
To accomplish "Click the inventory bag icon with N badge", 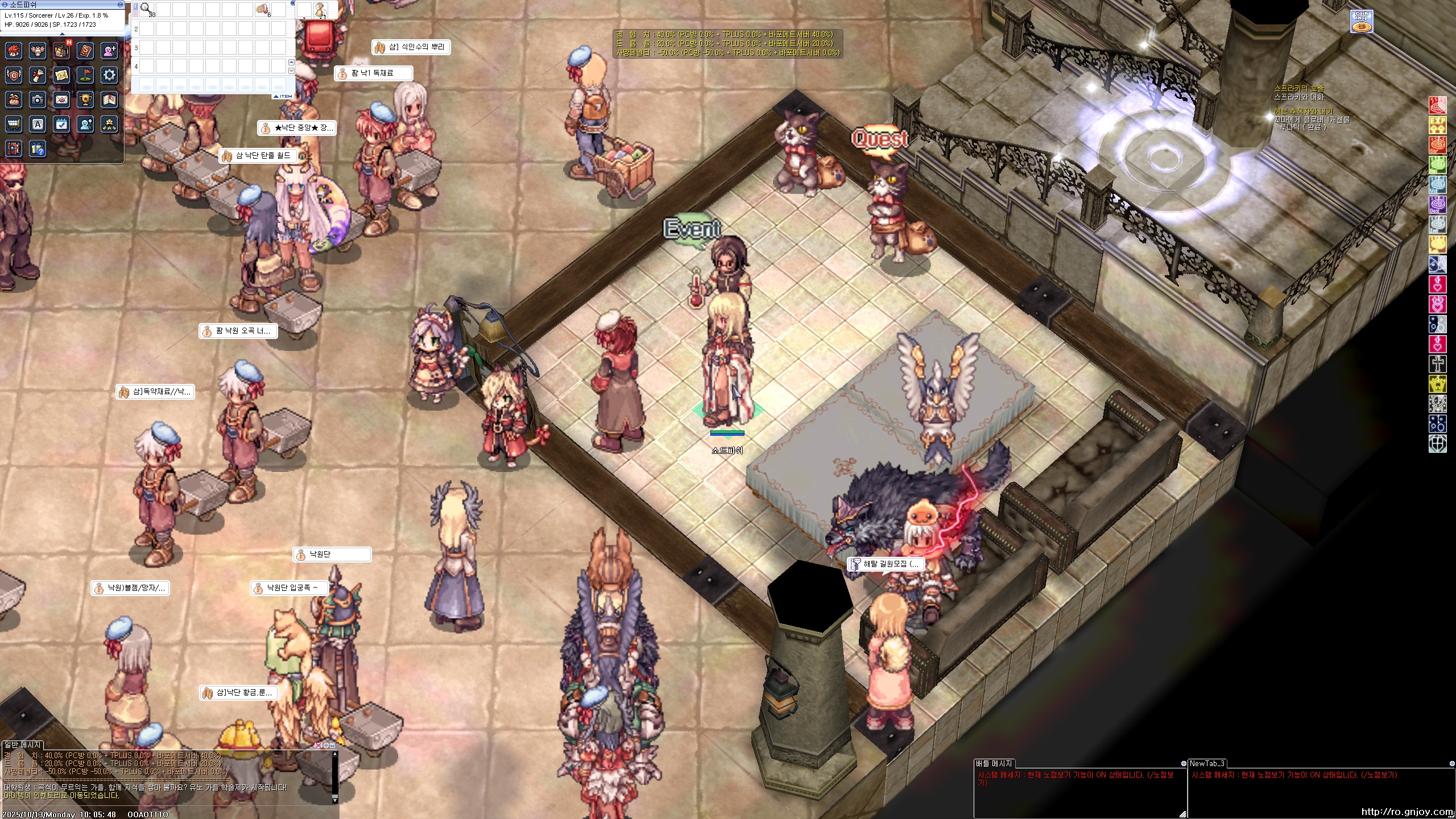I will point(61,51).
